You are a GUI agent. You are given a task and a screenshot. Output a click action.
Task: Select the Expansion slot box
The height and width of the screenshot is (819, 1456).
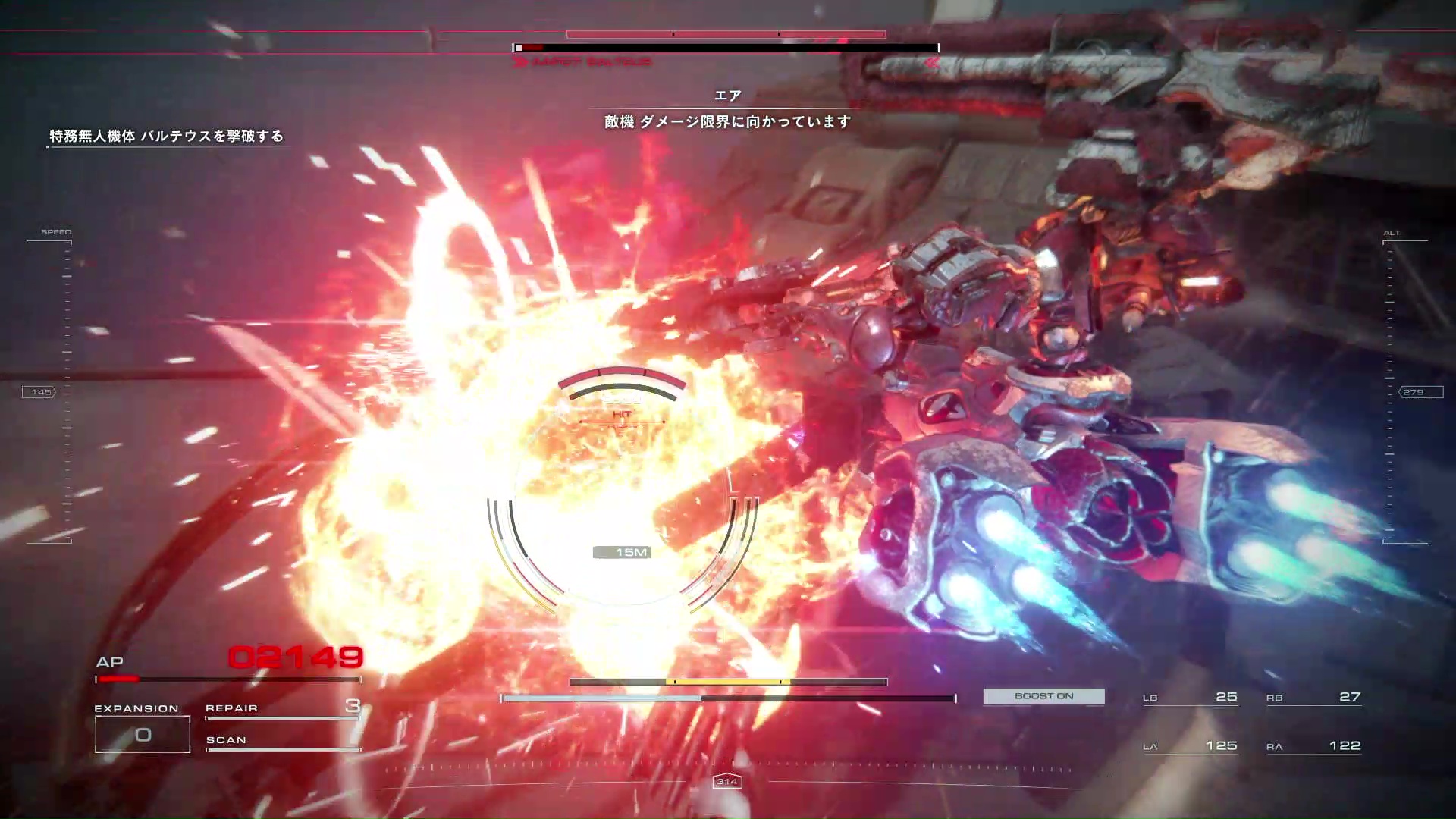pos(143,734)
